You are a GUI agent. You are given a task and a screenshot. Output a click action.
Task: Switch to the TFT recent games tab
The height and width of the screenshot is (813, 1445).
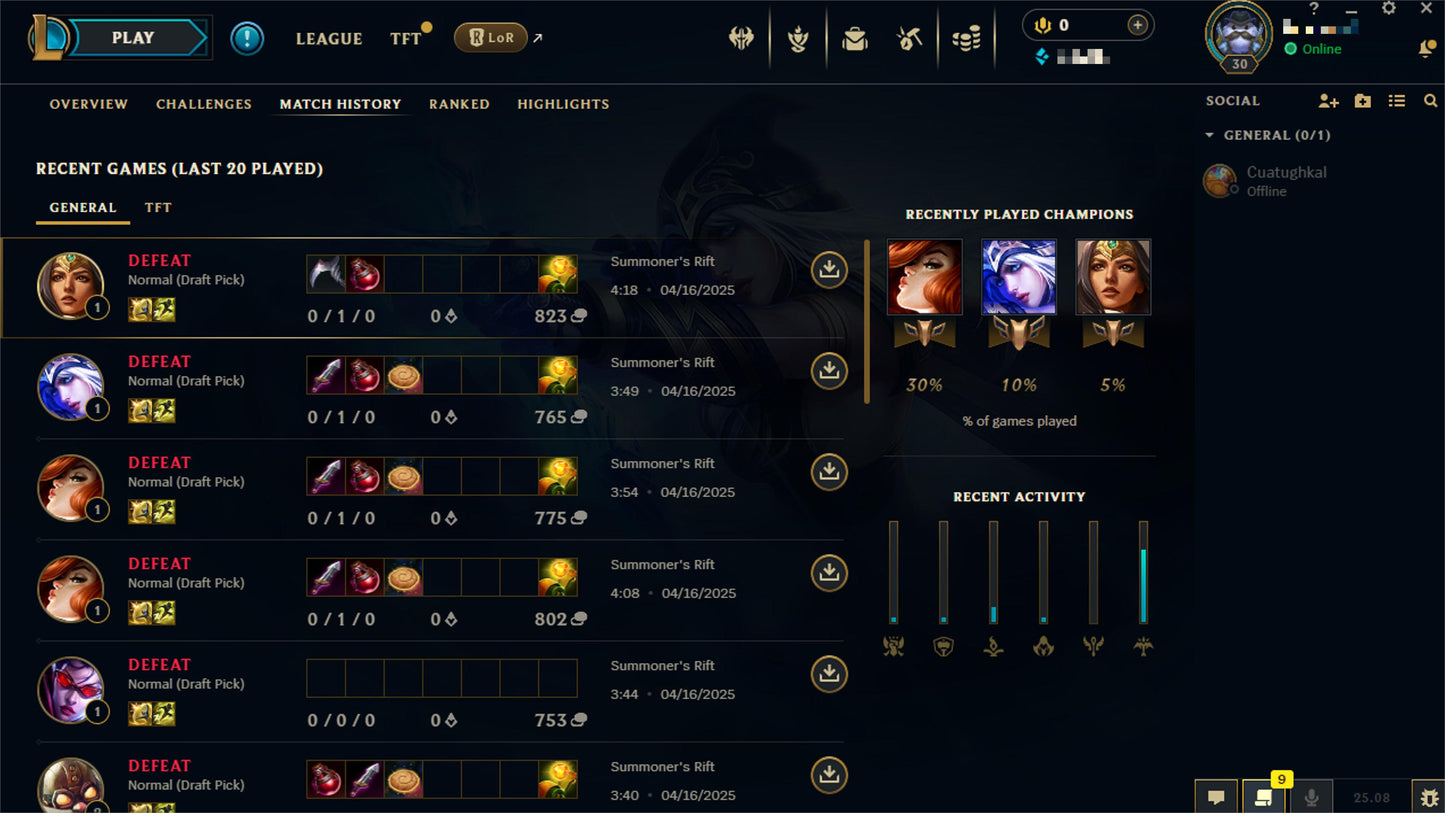tap(157, 207)
